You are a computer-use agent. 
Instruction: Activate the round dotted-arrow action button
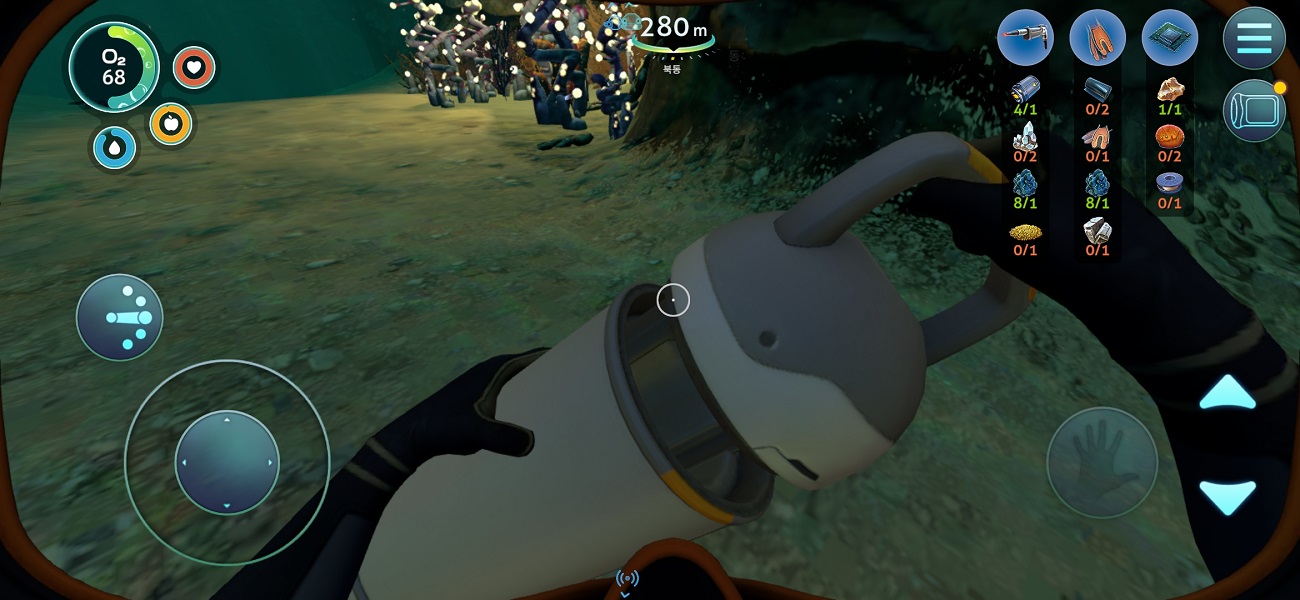click(x=120, y=318)
